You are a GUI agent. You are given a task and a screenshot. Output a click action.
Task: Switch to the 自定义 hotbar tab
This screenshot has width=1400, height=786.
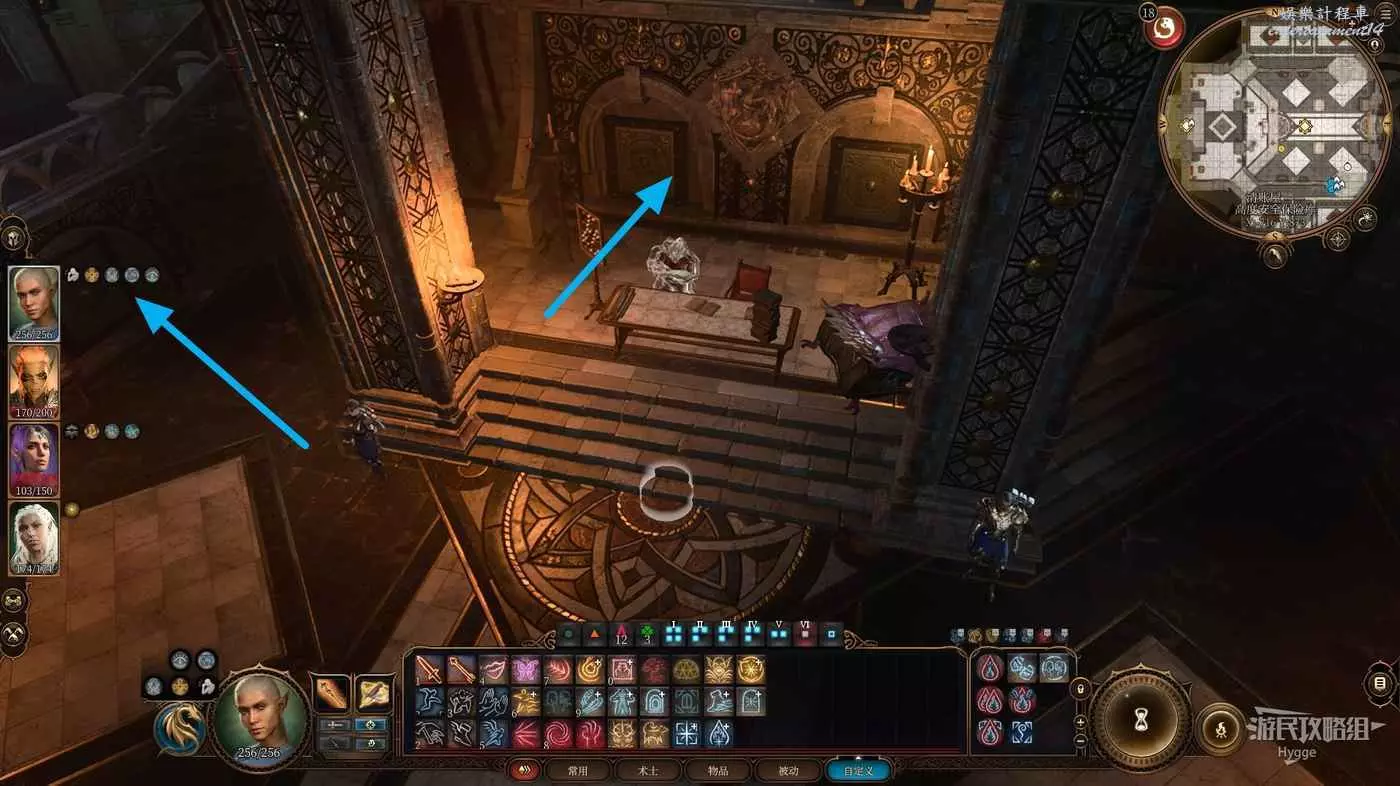[858, 771]
